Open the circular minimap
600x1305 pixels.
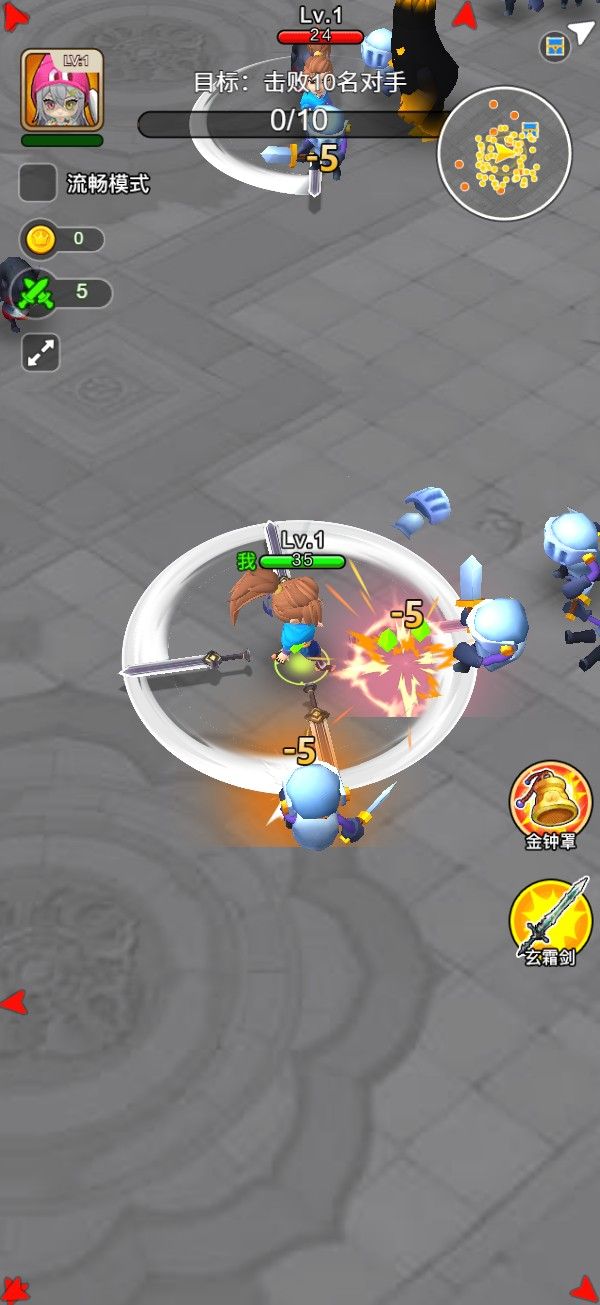click(504, 152)
